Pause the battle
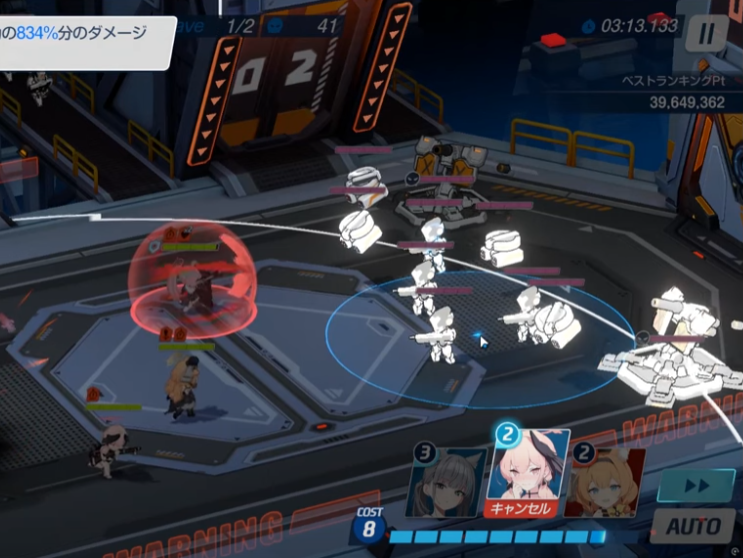 pyautogui.click(x=707, y=33)
